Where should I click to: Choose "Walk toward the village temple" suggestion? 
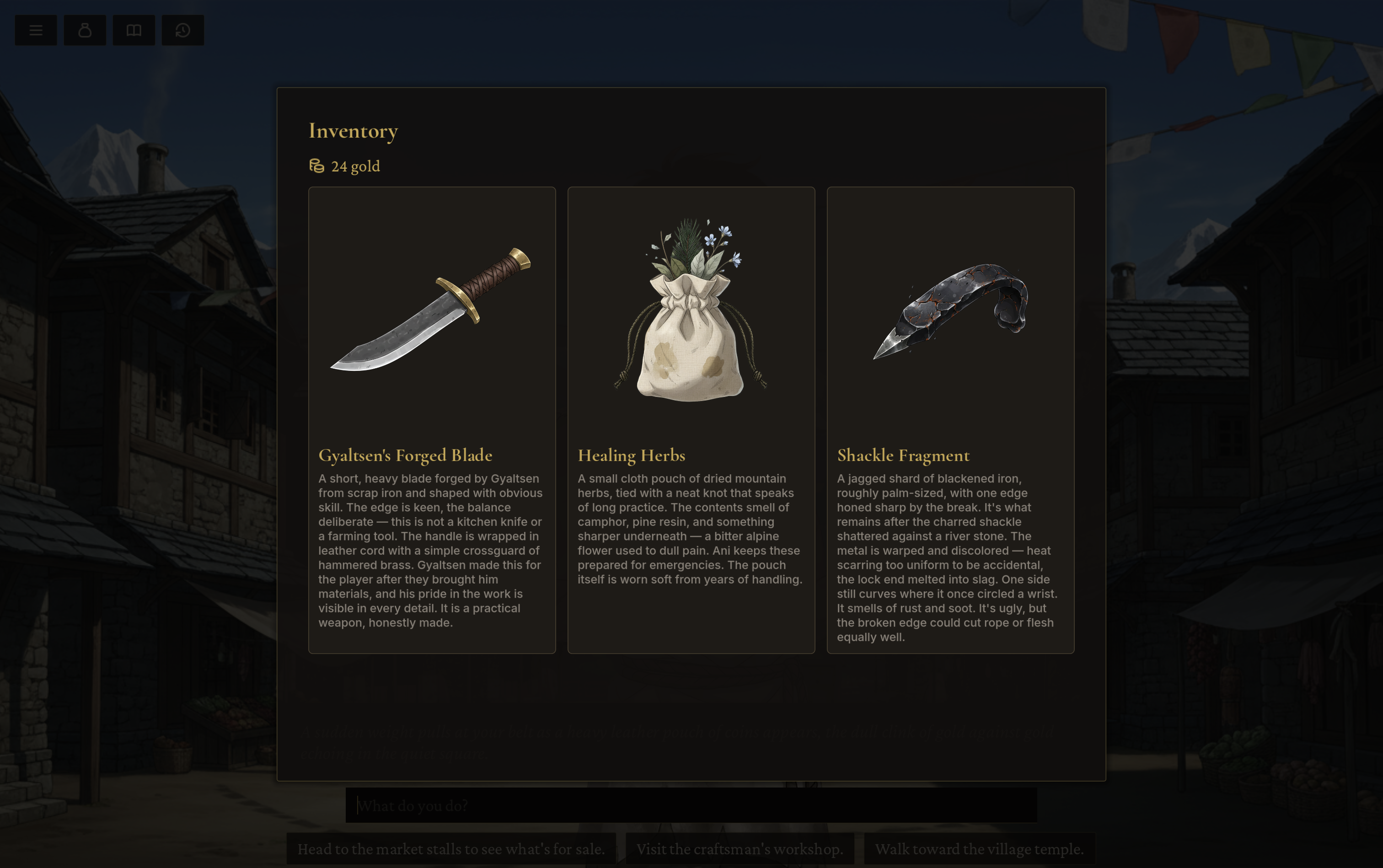click(978, 848)
